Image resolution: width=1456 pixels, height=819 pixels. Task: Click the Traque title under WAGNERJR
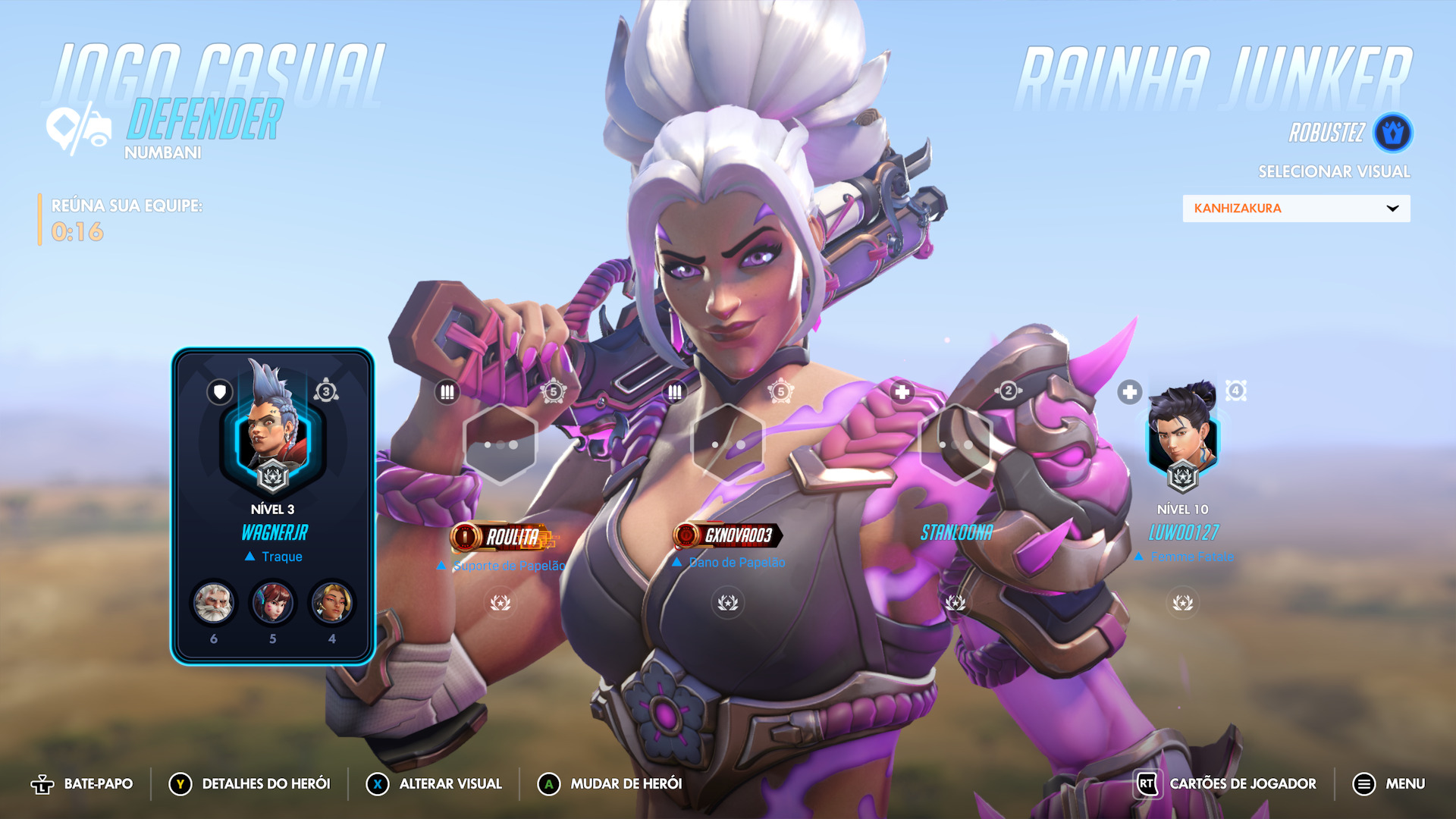point(281,557)
